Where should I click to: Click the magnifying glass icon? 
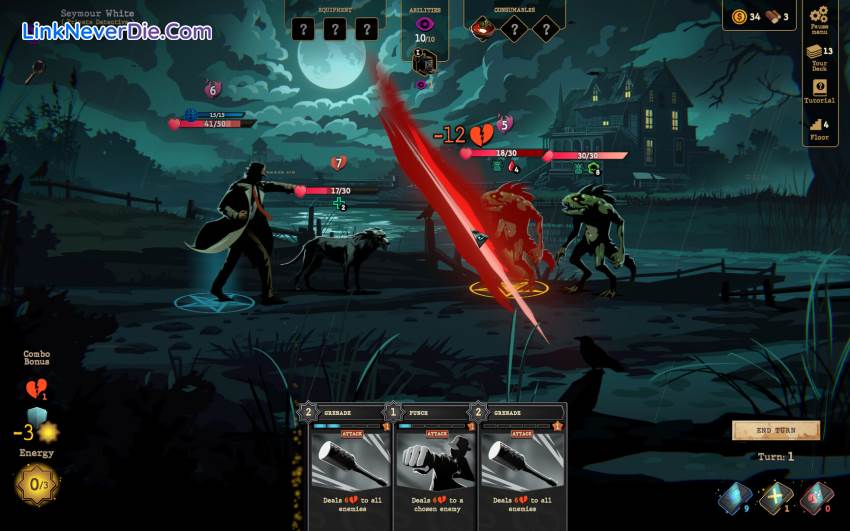tap(35, 69)
